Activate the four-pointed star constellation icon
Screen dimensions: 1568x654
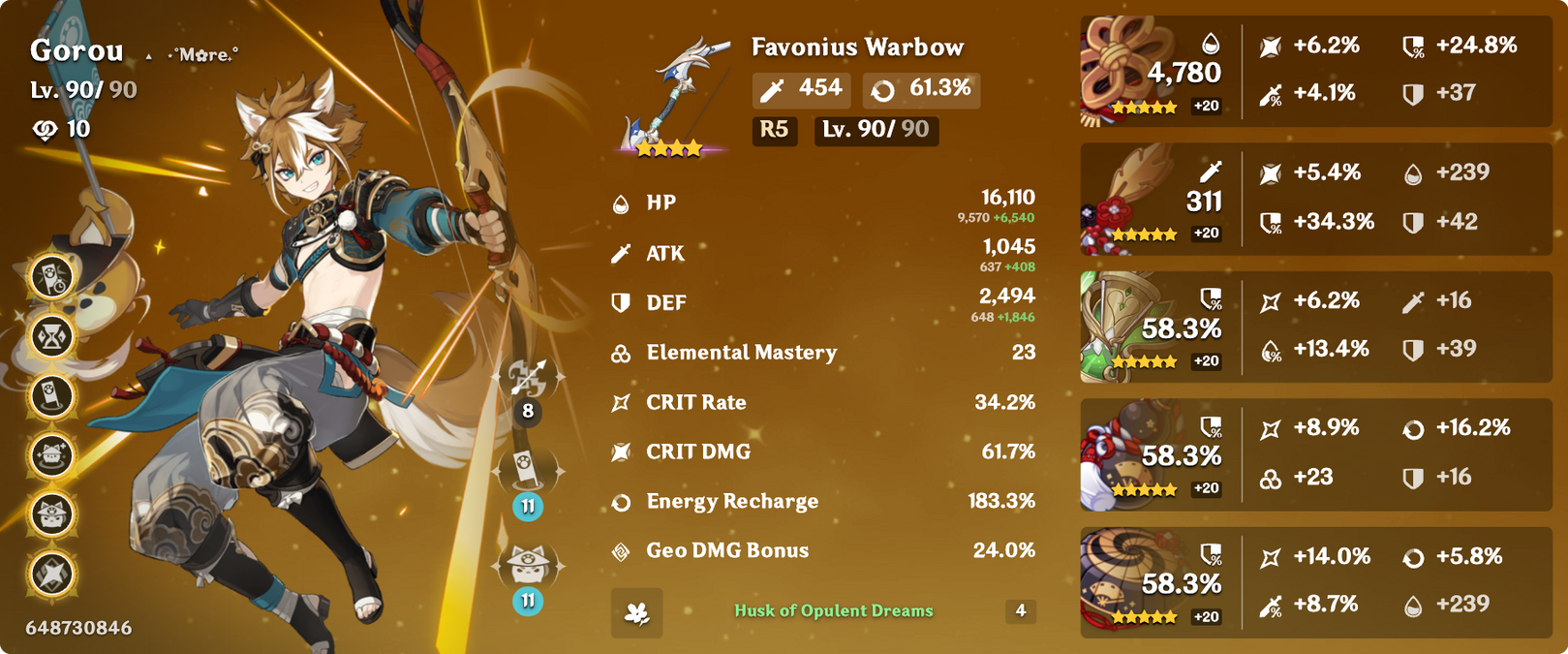click(52, 573)
